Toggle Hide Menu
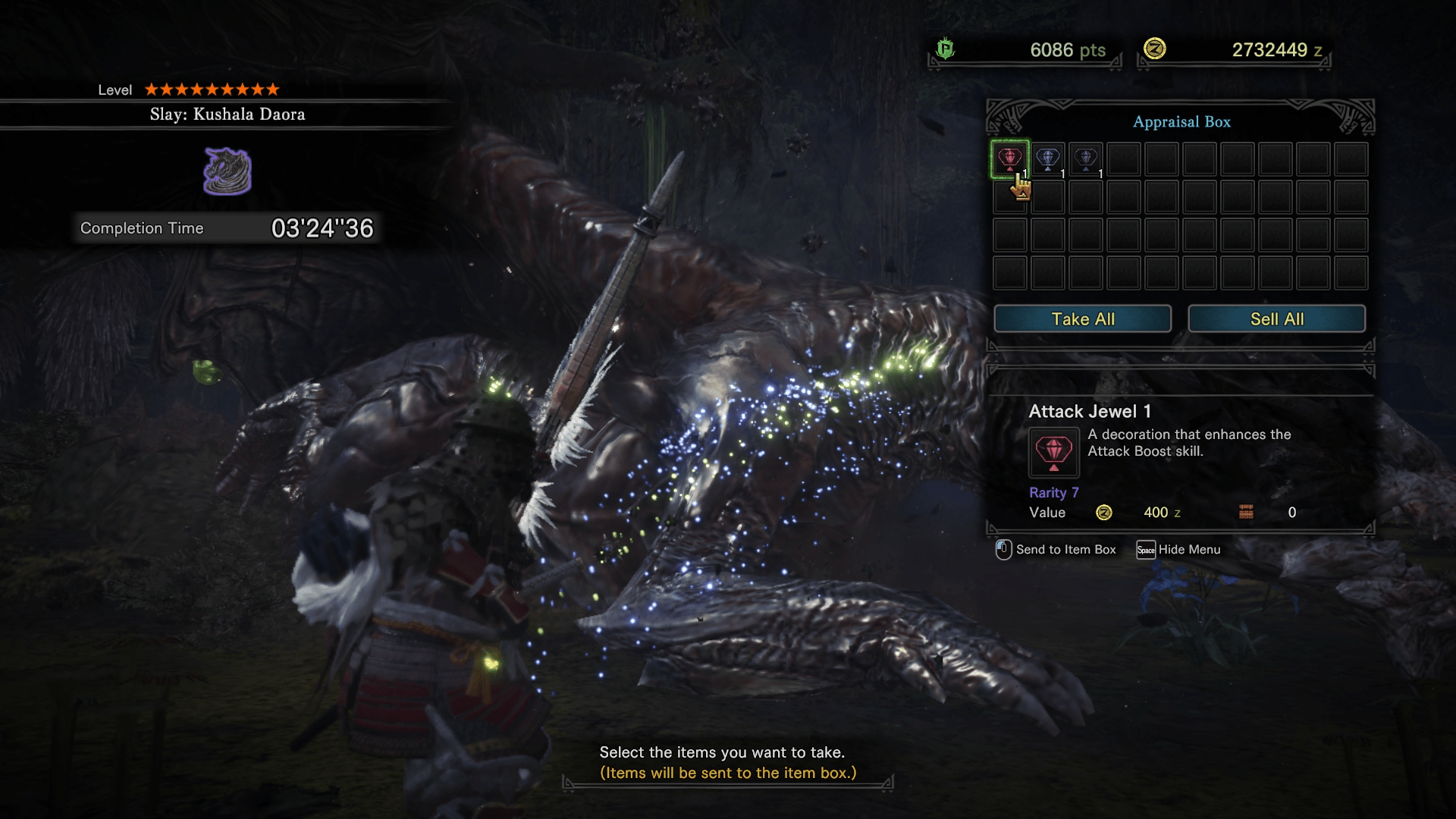1456x819 pixels. pyautogui.click(x=1188, y=549)
